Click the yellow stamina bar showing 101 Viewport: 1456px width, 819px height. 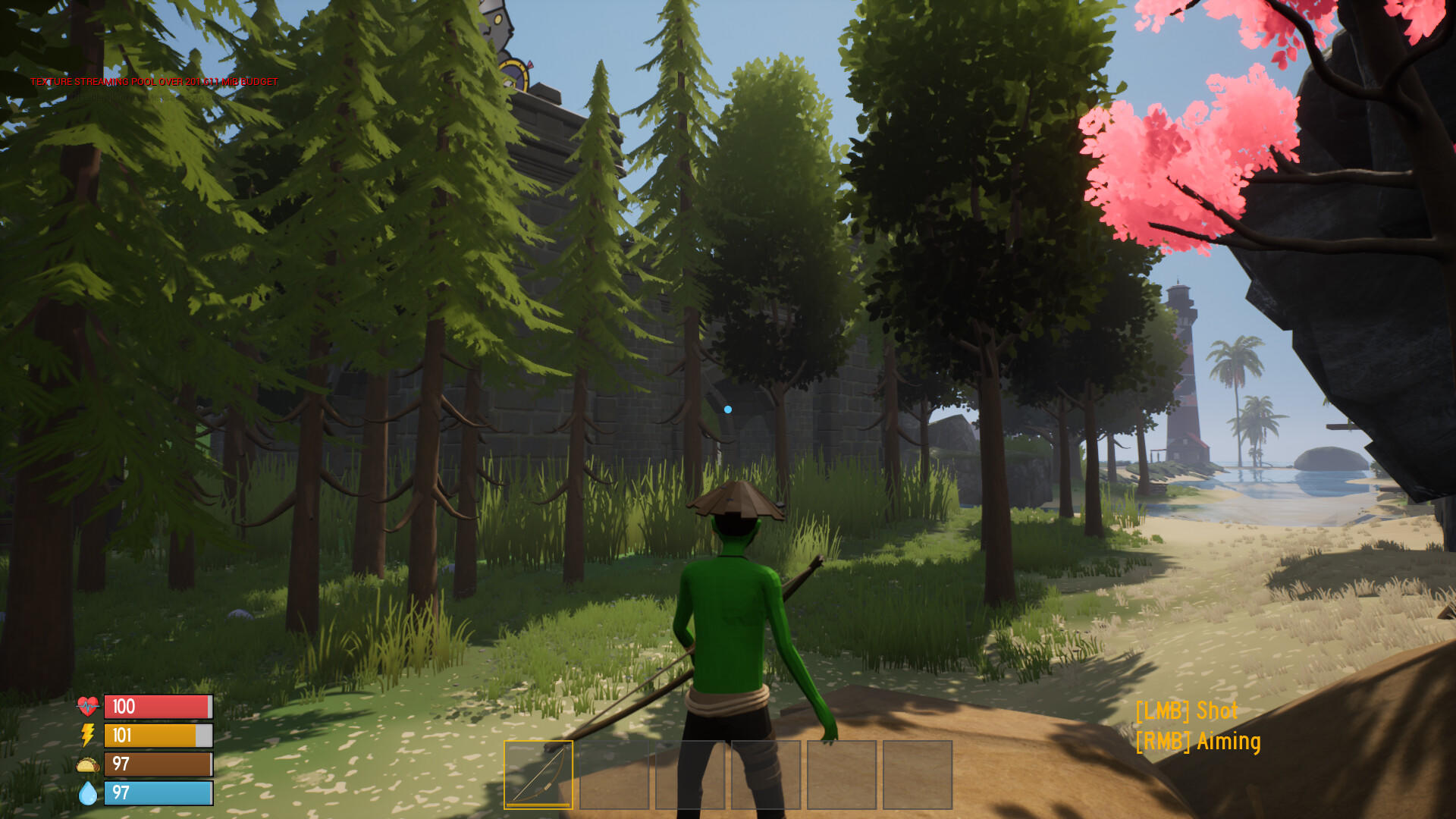(157, 736)
